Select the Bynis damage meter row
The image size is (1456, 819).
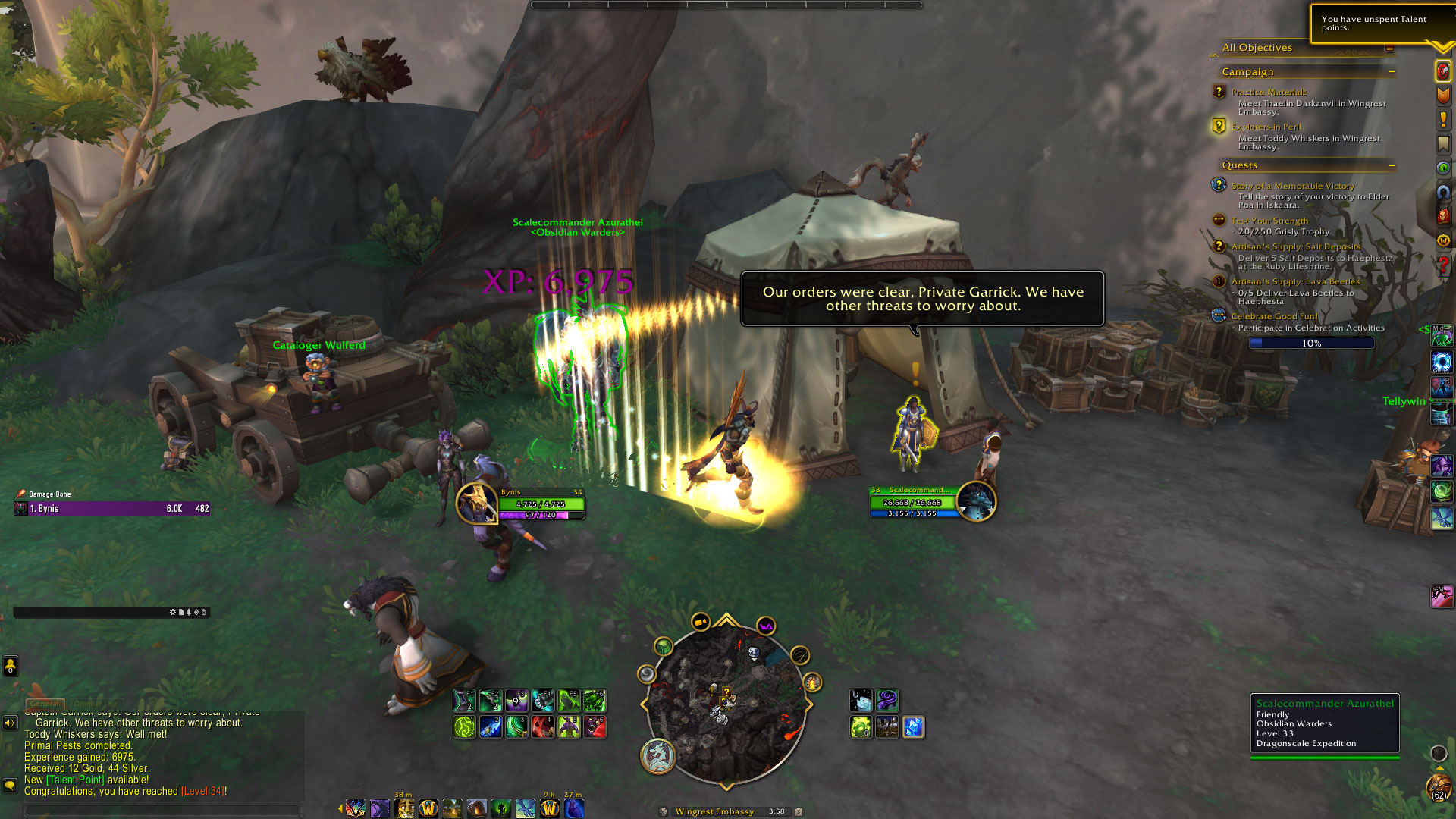pyautogui.click(x=112, y=509)
